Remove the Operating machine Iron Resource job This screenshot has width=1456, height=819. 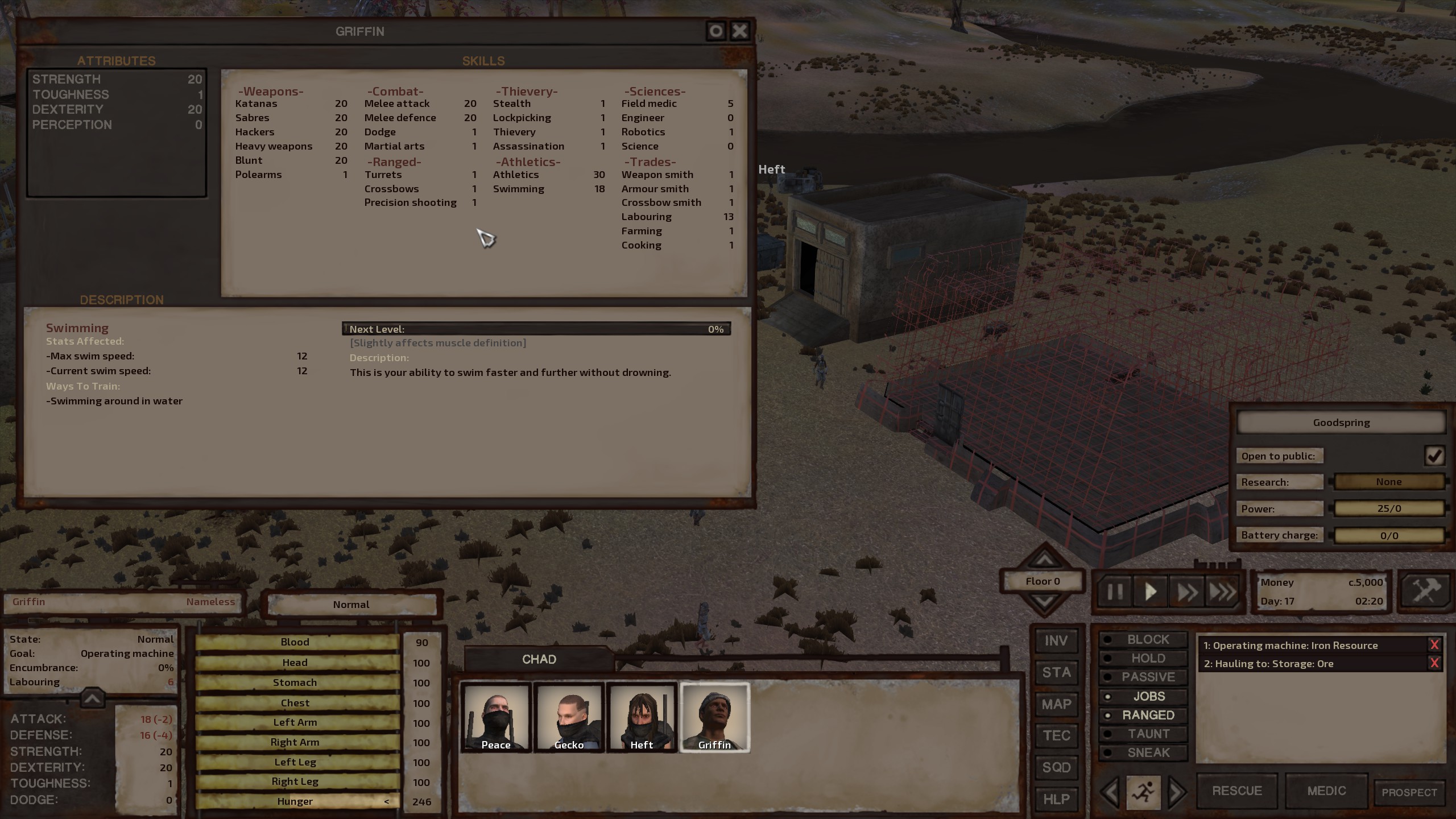click(x=1434, y=645)
